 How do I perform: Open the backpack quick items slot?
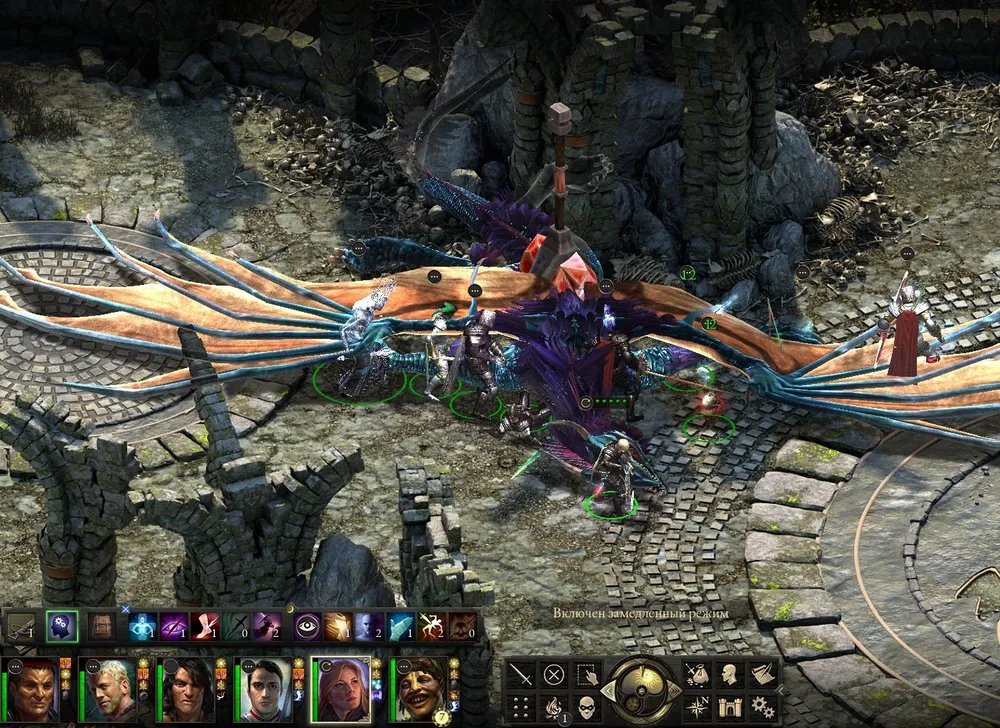click(x=100, y=627)
